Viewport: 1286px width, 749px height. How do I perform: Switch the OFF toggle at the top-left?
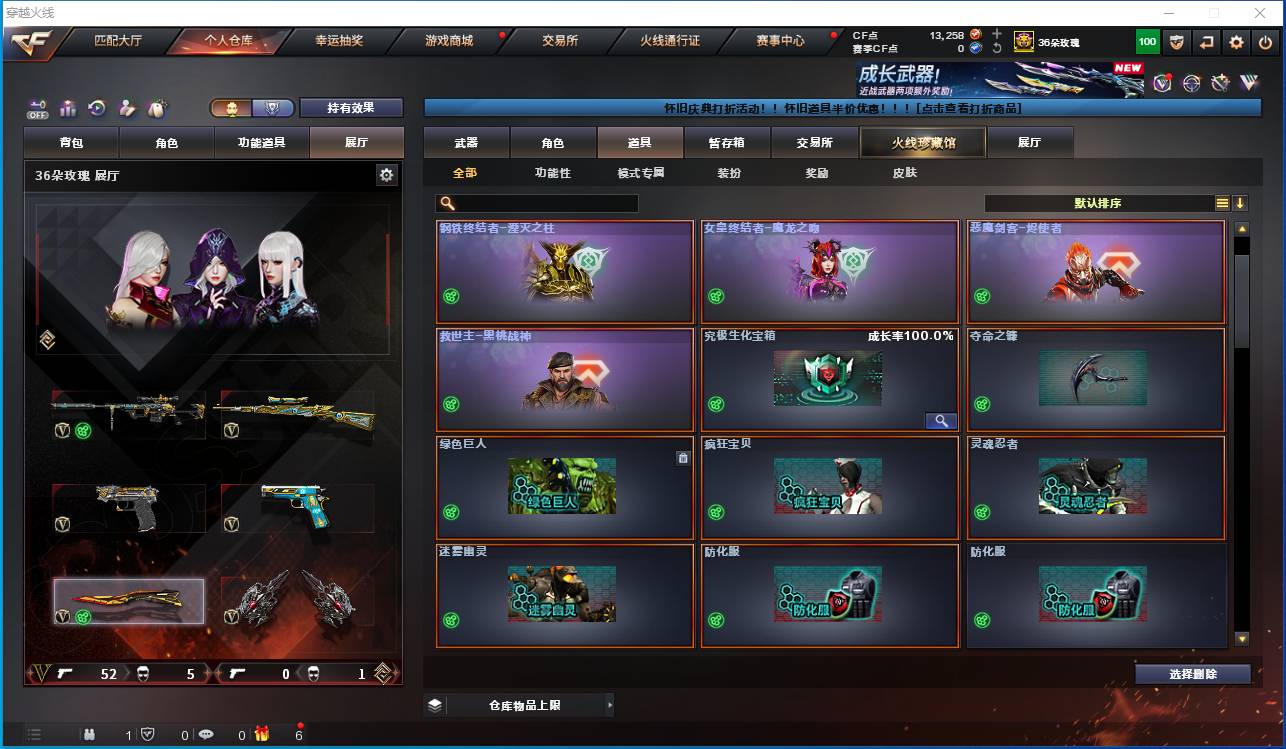click(x=39, y=106)
